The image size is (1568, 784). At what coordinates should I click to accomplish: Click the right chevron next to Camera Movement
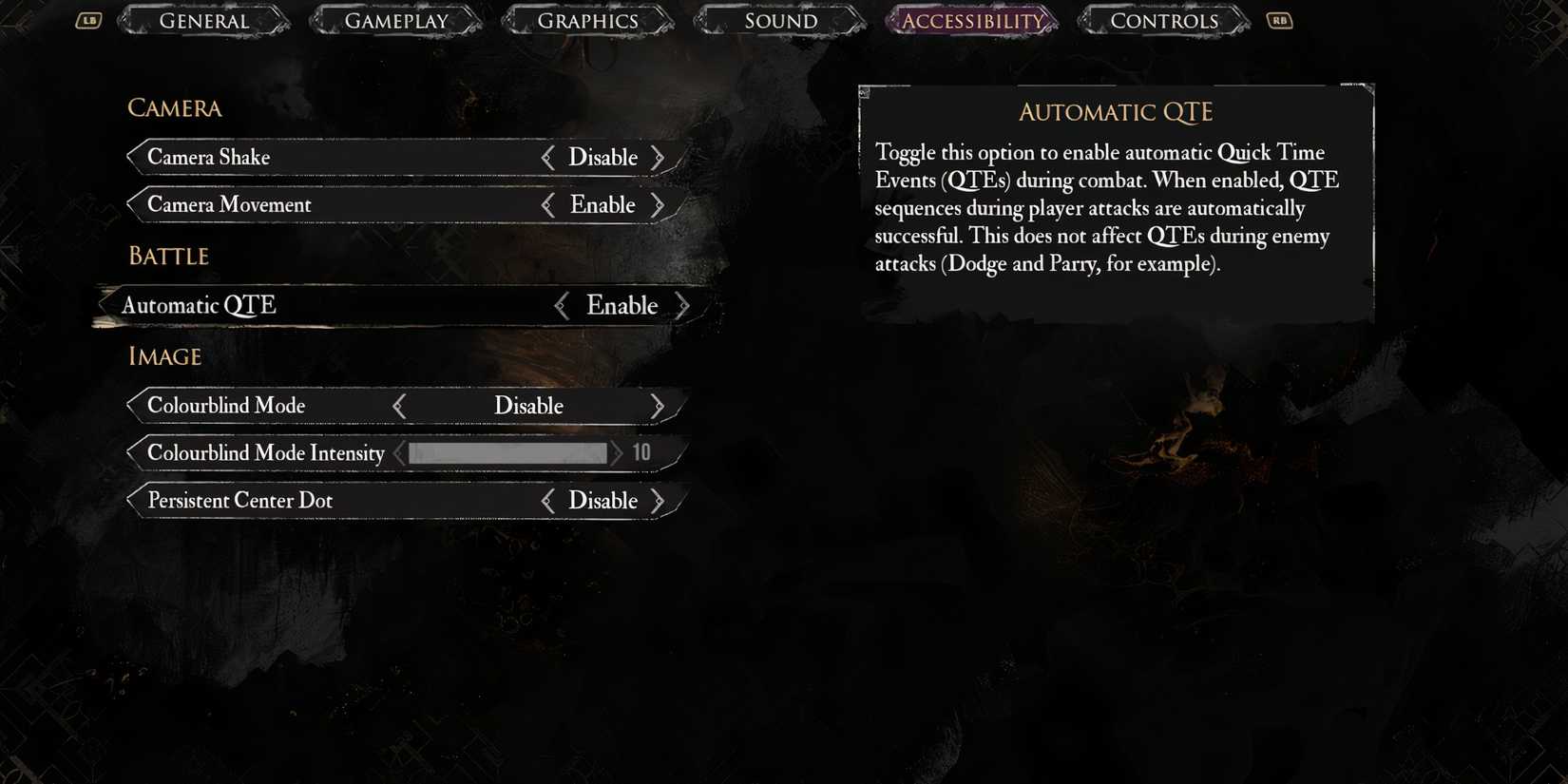pos(659,204)
